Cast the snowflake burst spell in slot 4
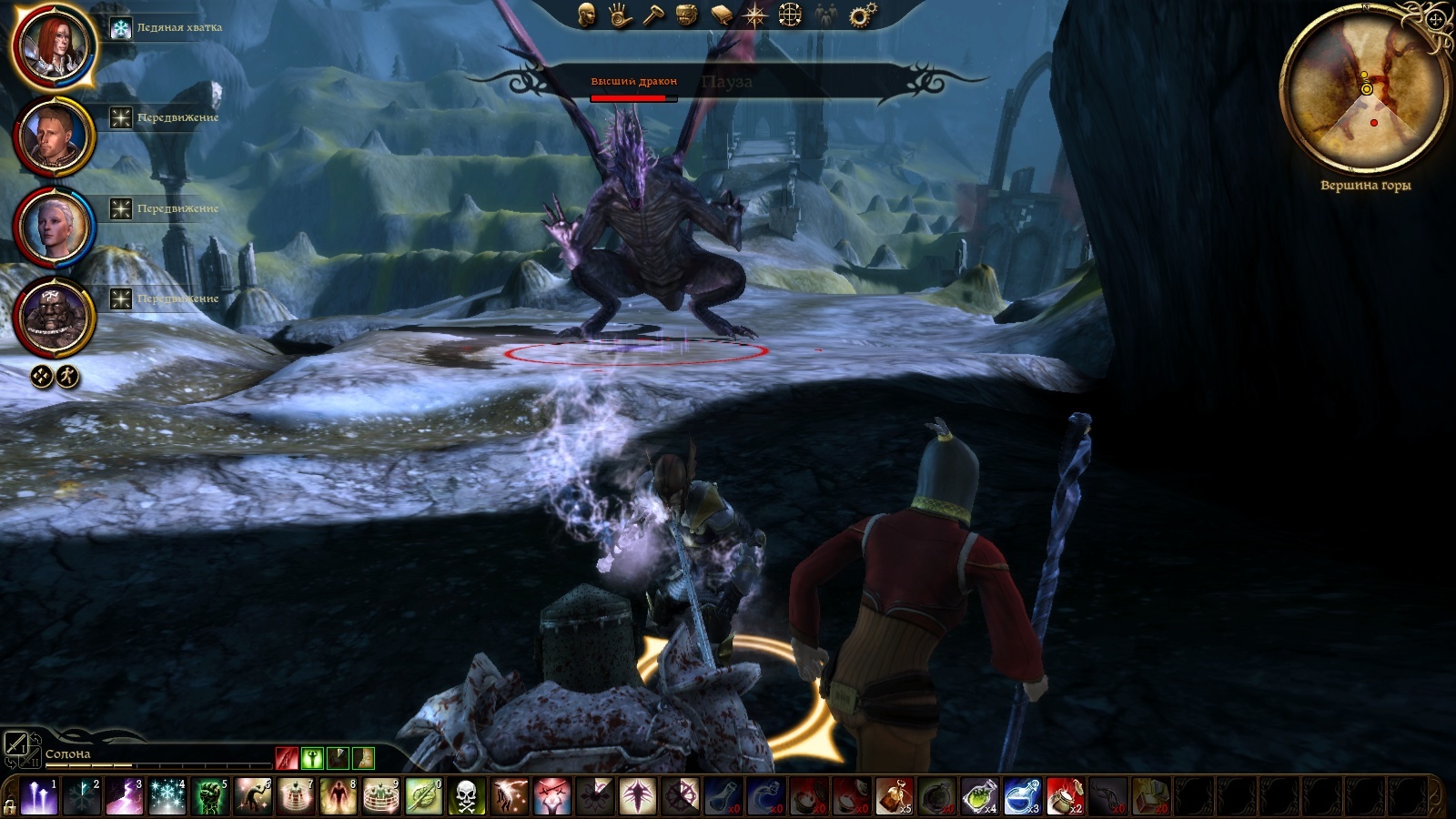Screen dimensions: 1456x819 [x=167, y=797]
